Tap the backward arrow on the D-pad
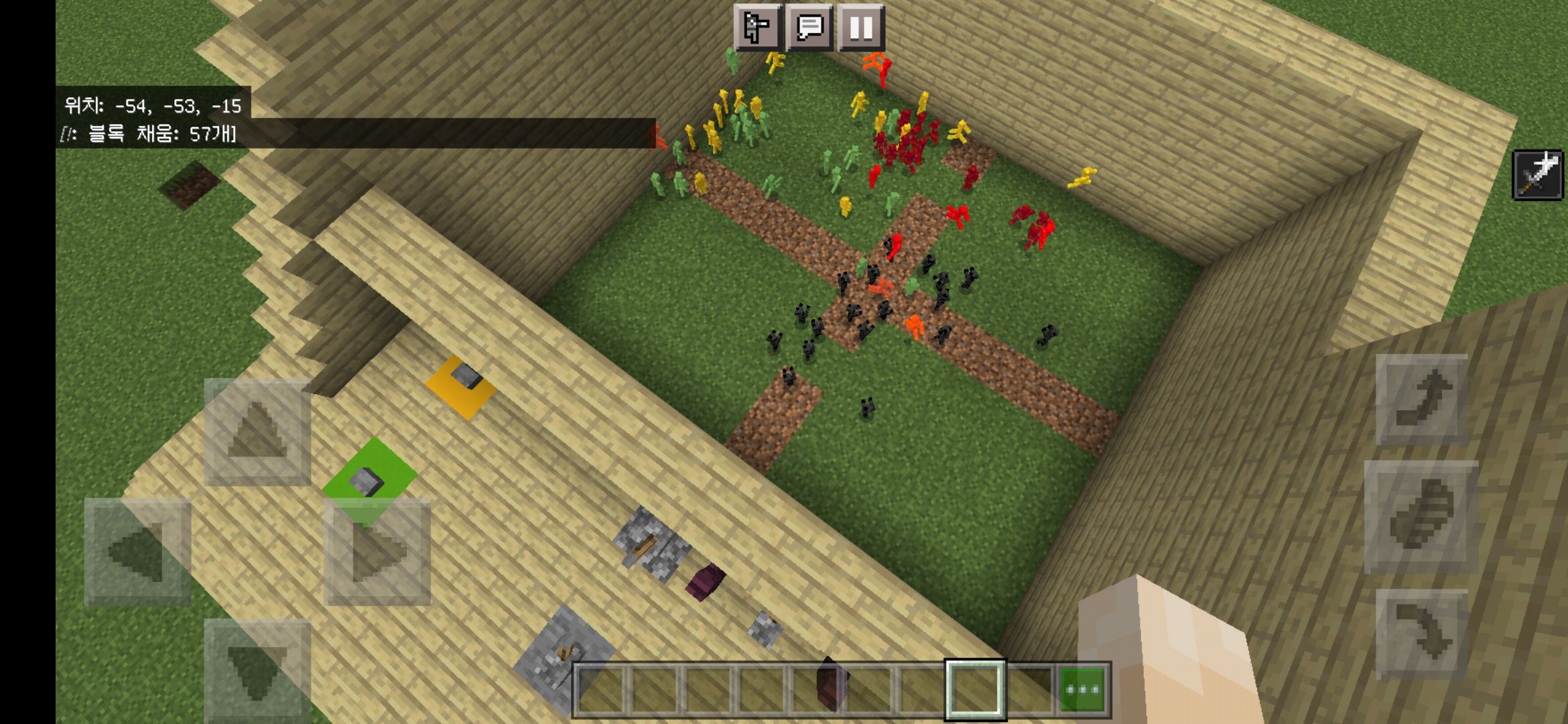 point(257,670)
